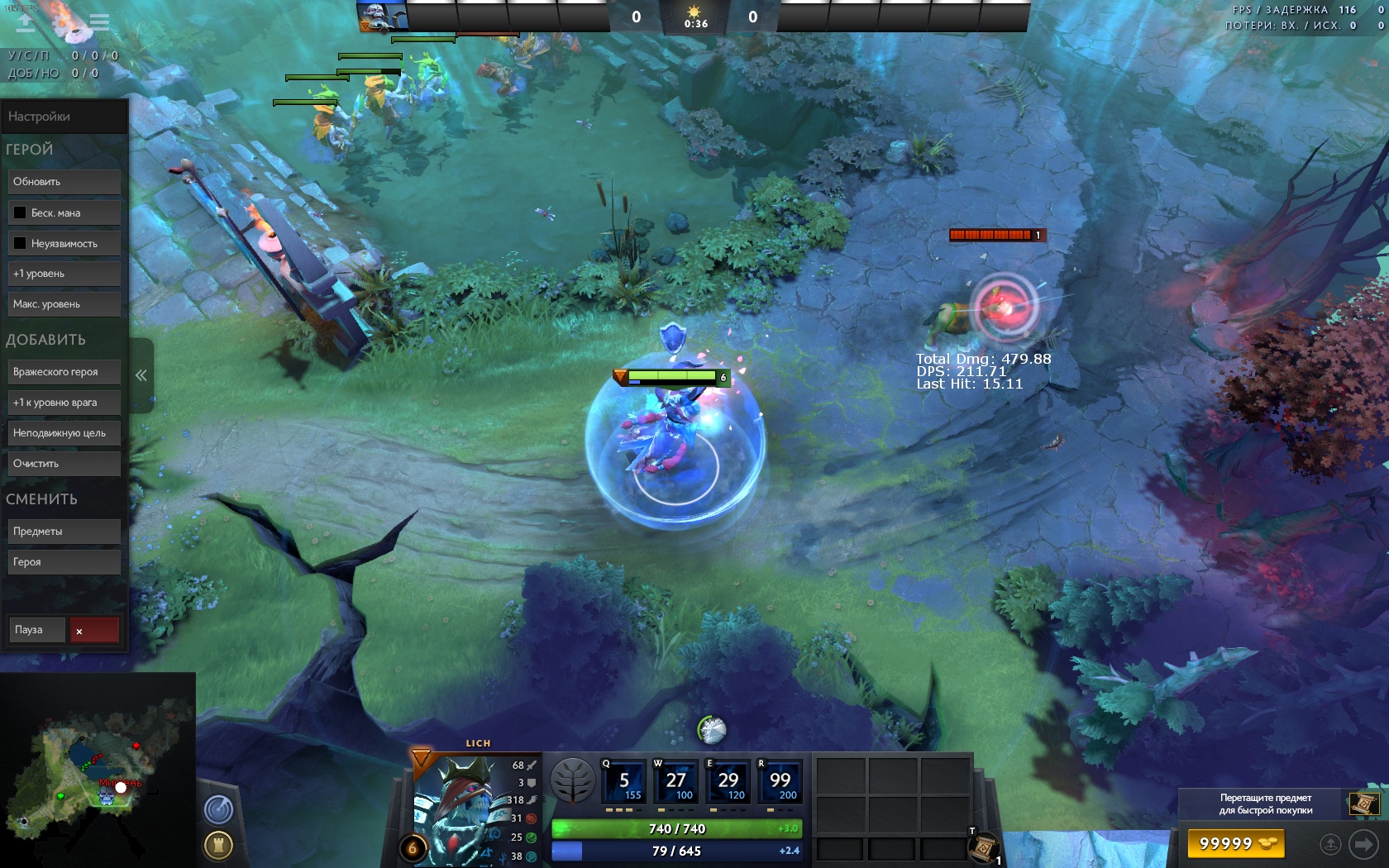Add +1 уровень to hero
The height and width of the screenshot is (868, 1389).
tap(64, 274)
